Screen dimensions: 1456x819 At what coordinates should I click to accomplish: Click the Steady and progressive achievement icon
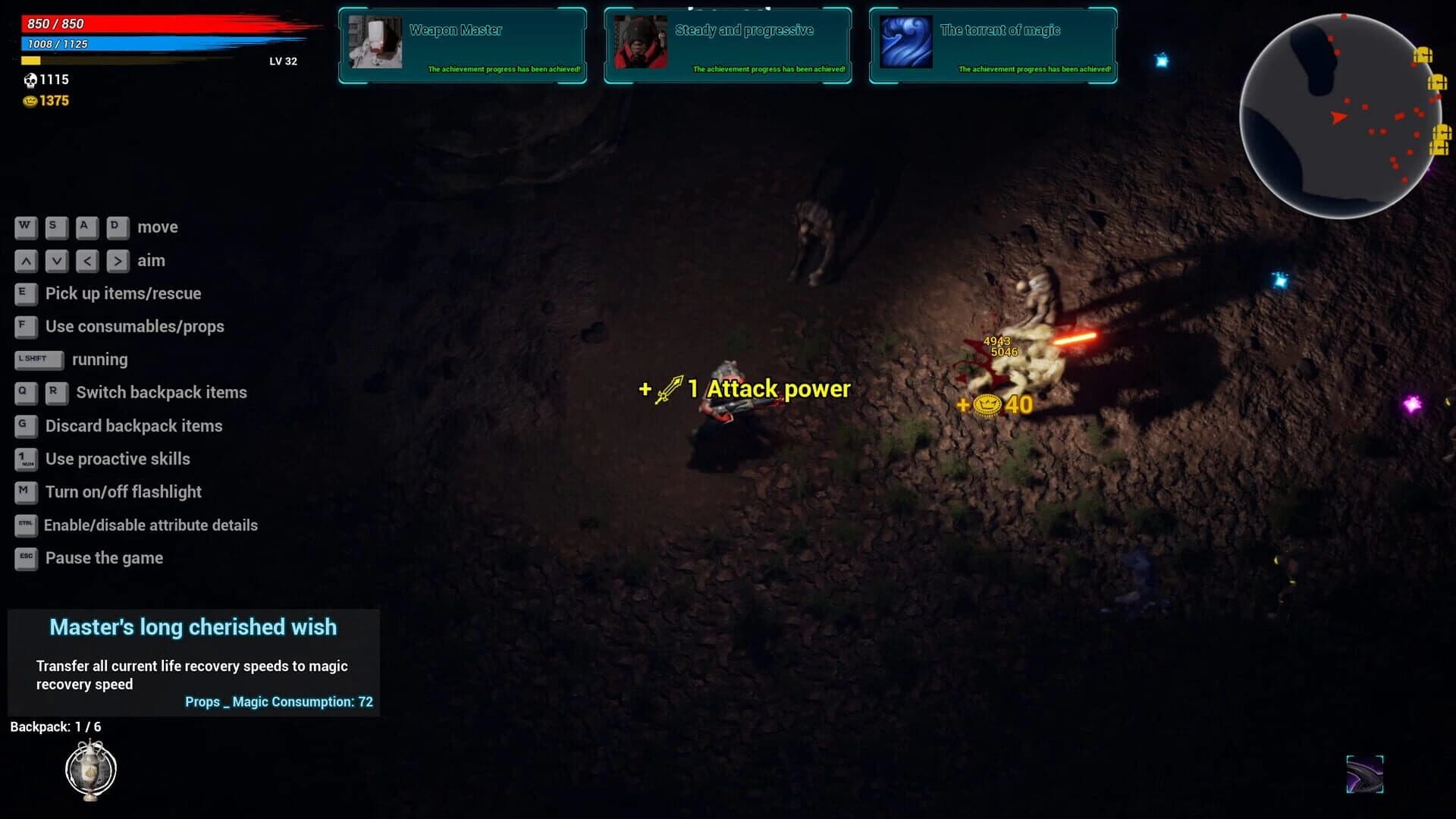point(641,42)
